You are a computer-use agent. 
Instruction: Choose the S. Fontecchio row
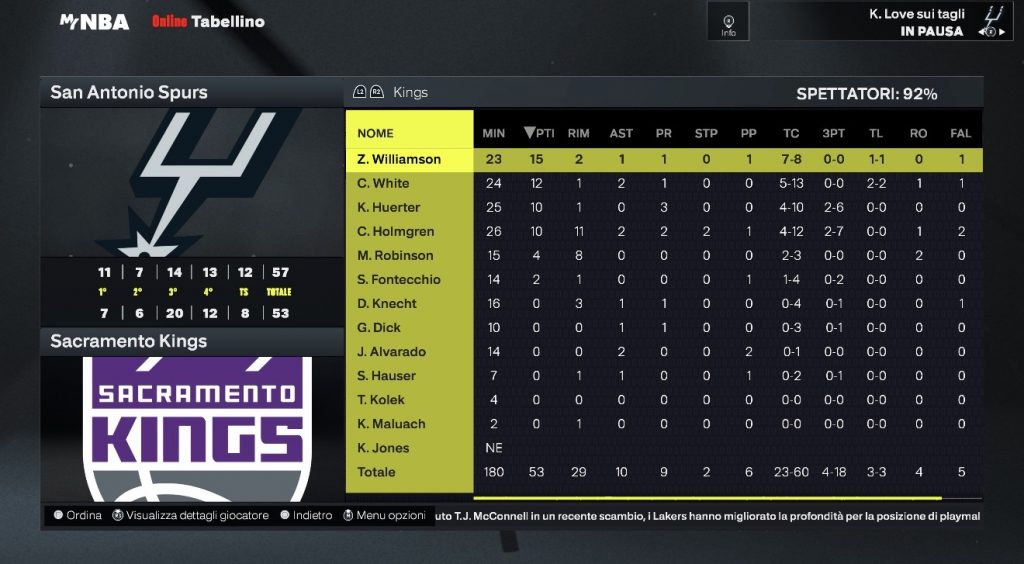tap(399, 279)
